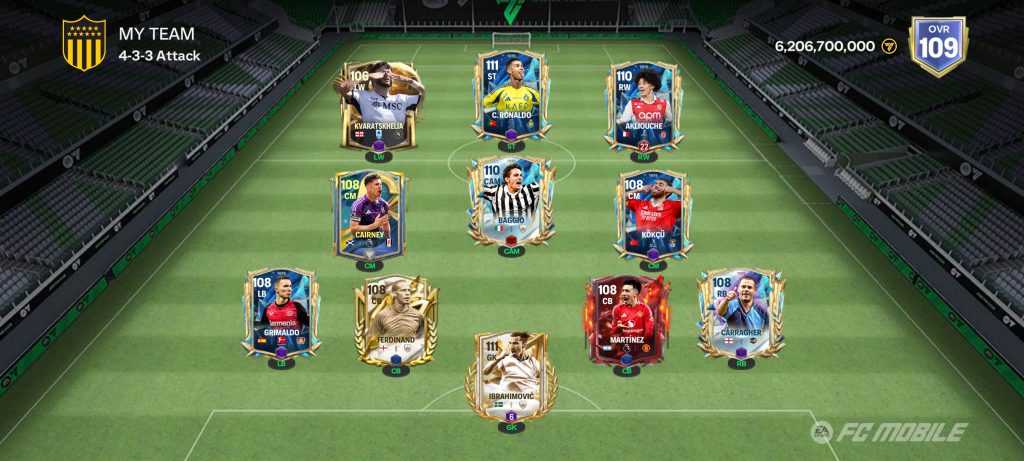Click the yellow and black club crest

[84, 44]
